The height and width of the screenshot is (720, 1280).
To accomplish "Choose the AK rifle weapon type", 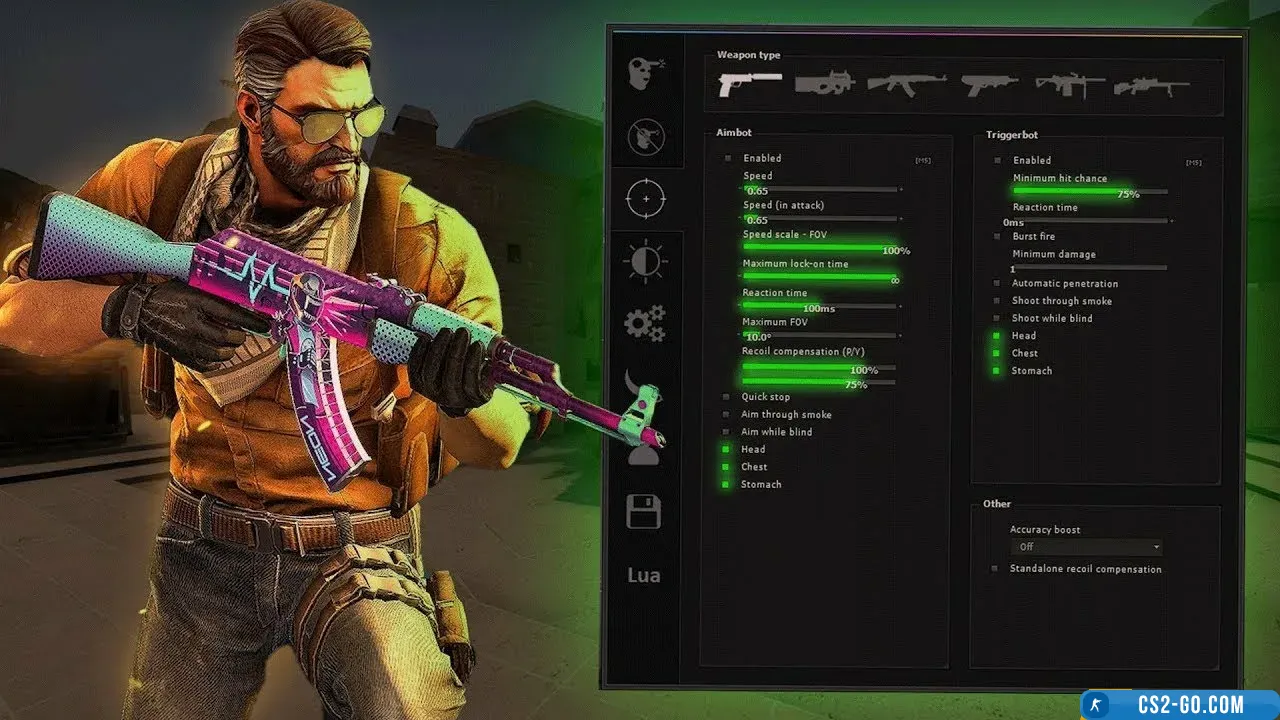I will pyautogui.click(x=906, y=85).
